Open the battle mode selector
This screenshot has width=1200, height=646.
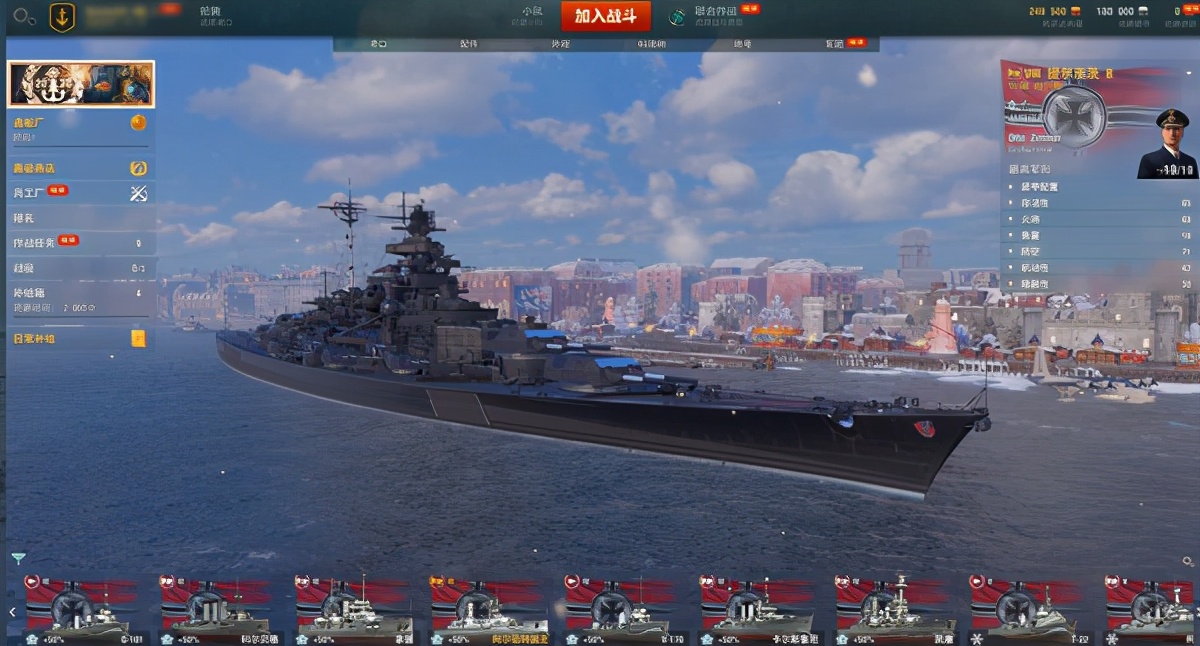(532, 15)
